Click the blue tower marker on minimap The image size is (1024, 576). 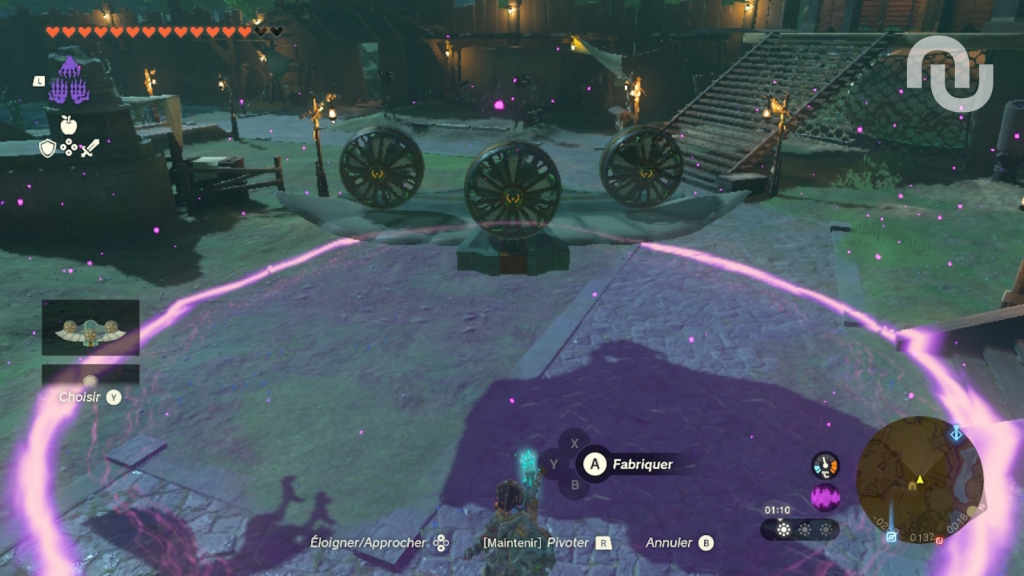(x=957, y=433)
